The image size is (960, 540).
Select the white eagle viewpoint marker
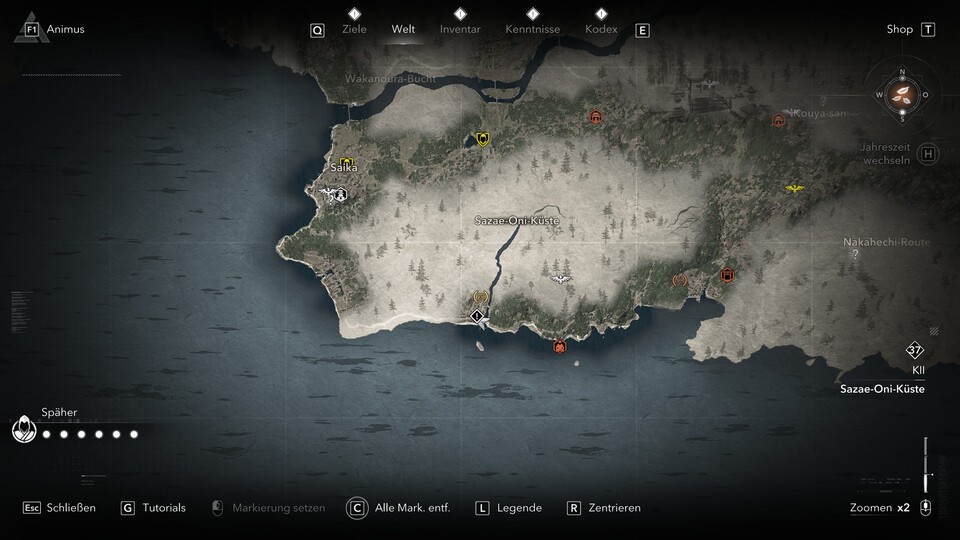(x=561, y=279)
